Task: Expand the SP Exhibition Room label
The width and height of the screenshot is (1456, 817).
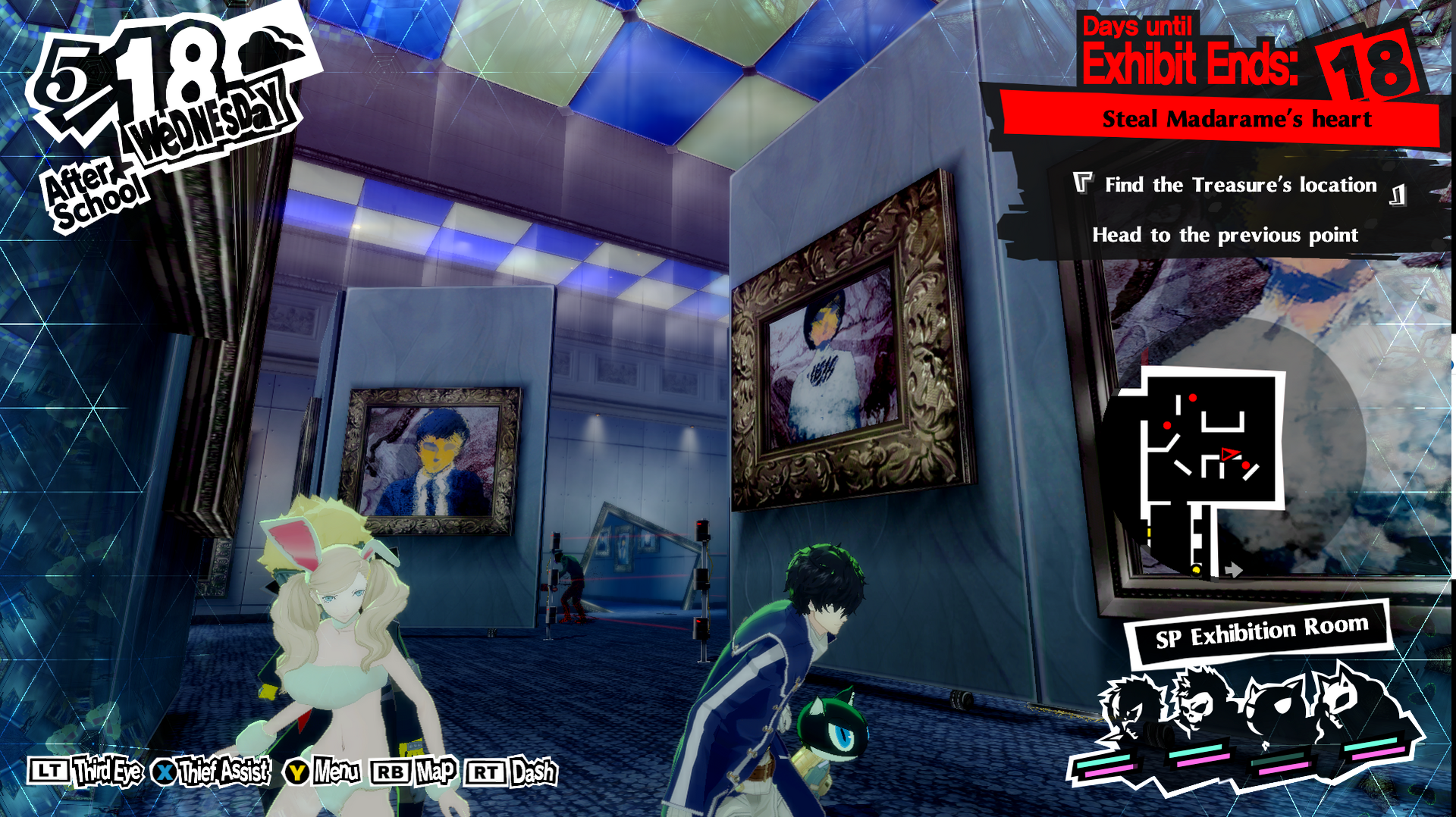Action: coord(1257,626)
